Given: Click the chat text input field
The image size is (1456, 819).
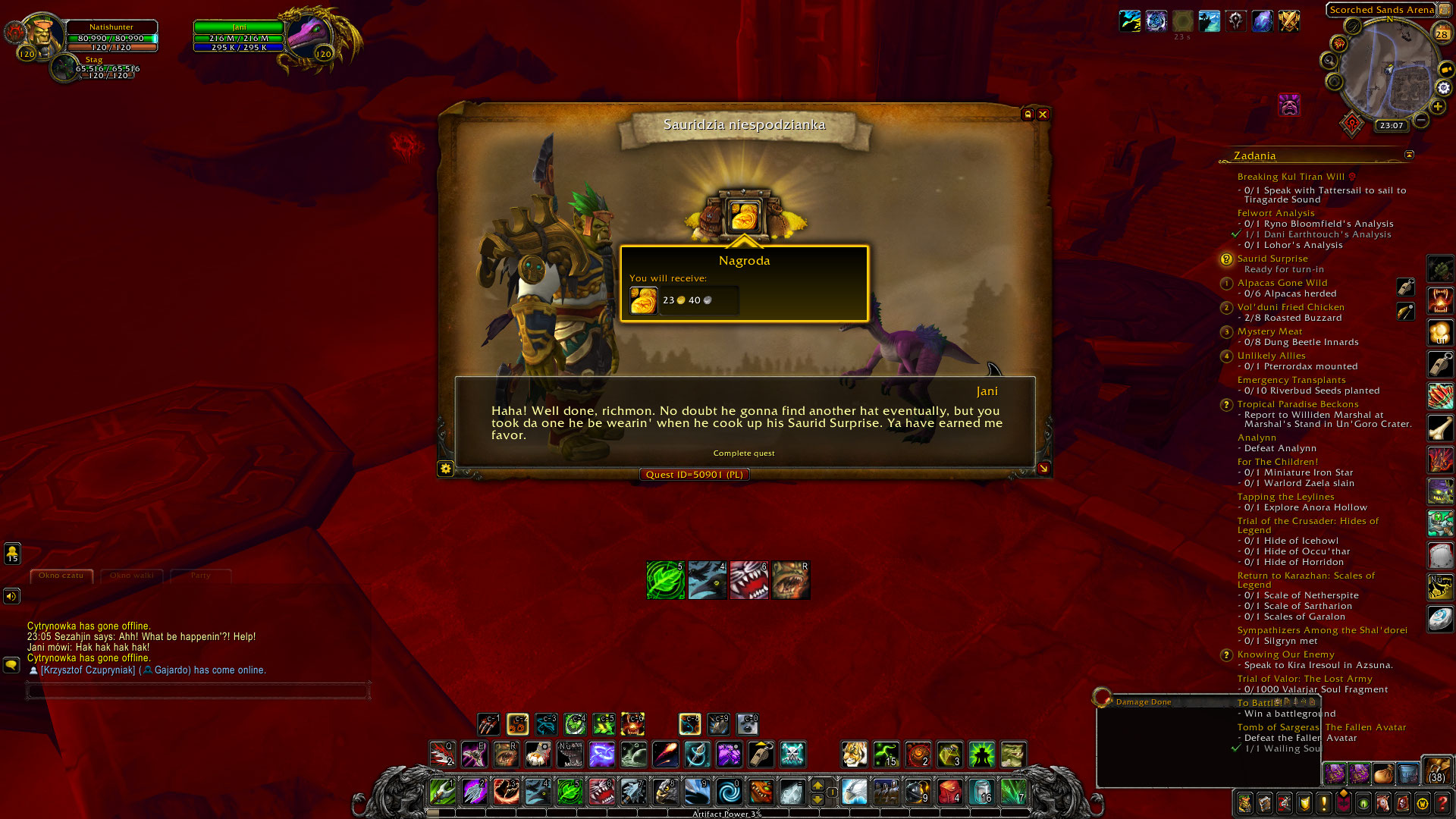Looking at the screenshot, I should [199, 691].
